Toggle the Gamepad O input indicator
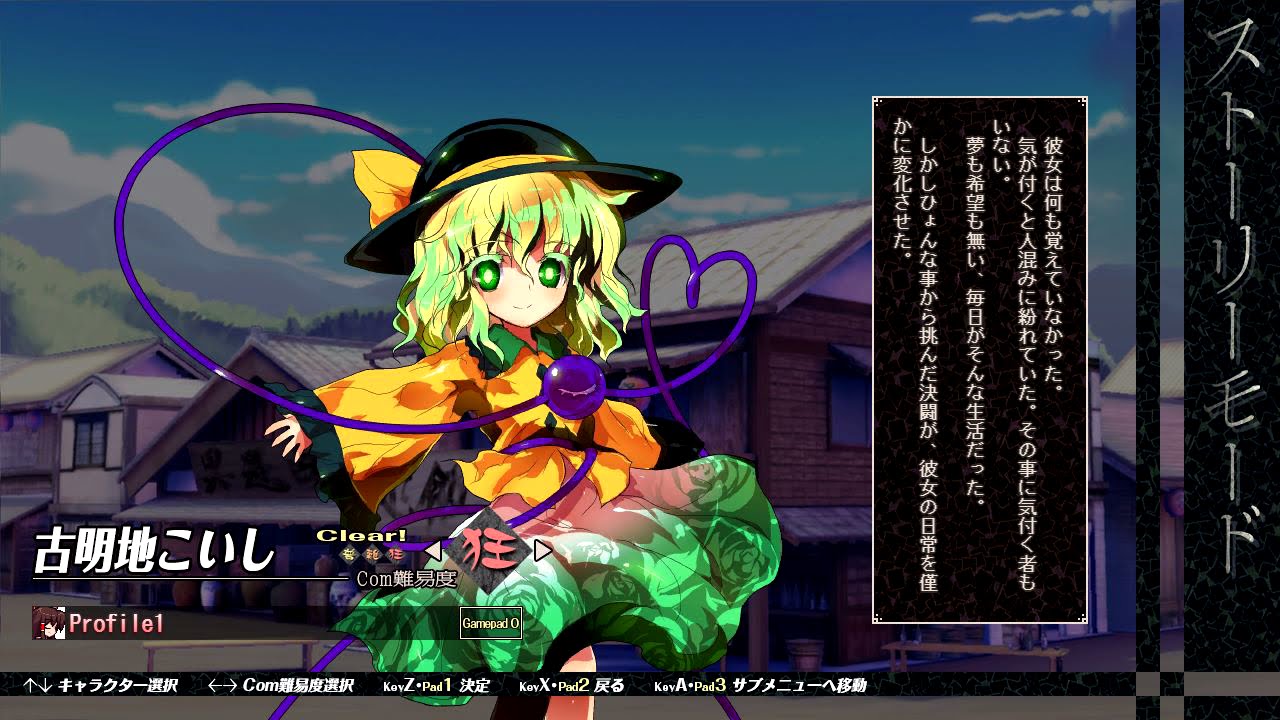Viewport: 1280px width, 720px height. click(x=490, y=623)
